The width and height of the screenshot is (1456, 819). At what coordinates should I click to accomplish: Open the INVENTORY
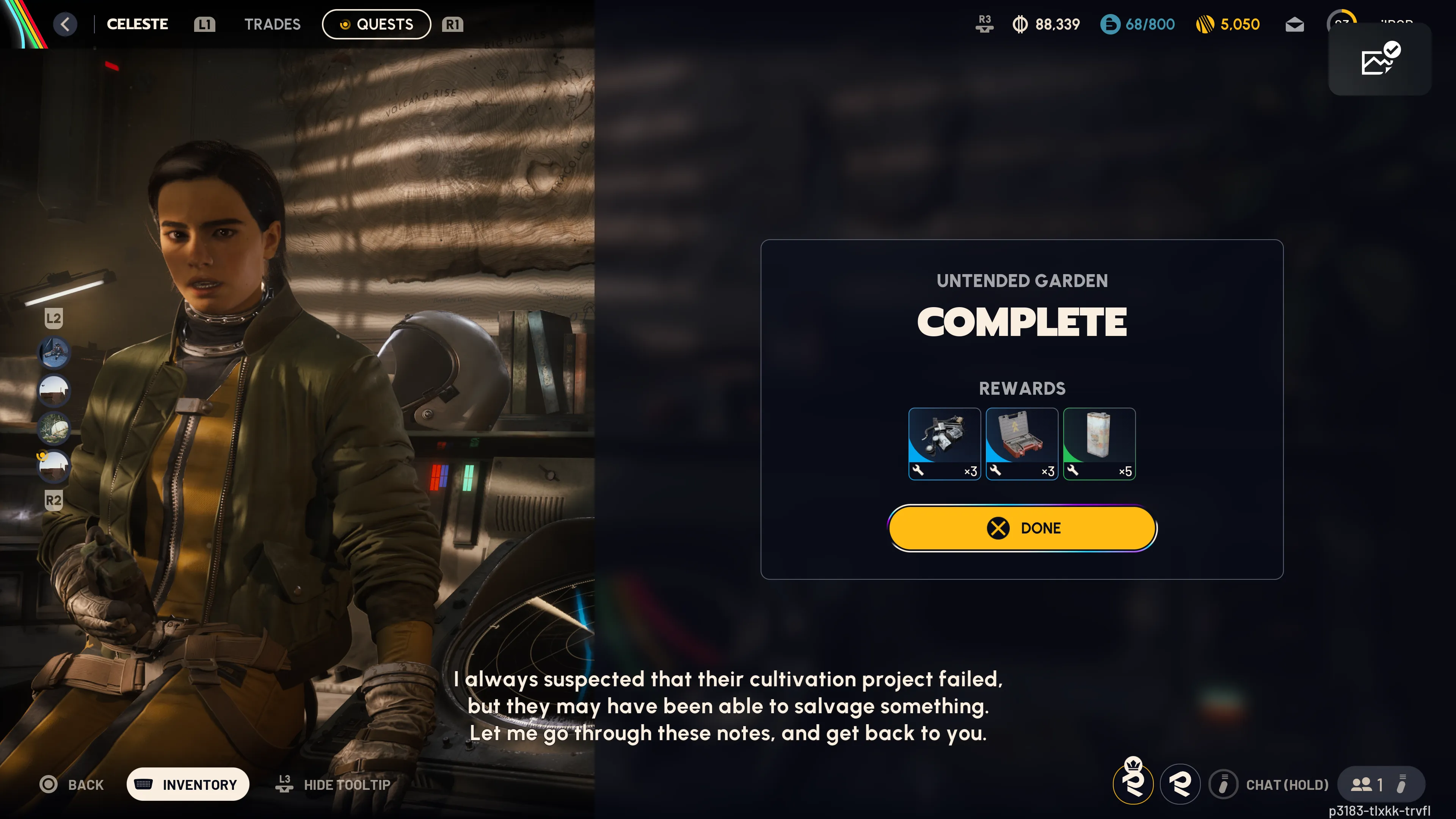(x=188, y=784)
